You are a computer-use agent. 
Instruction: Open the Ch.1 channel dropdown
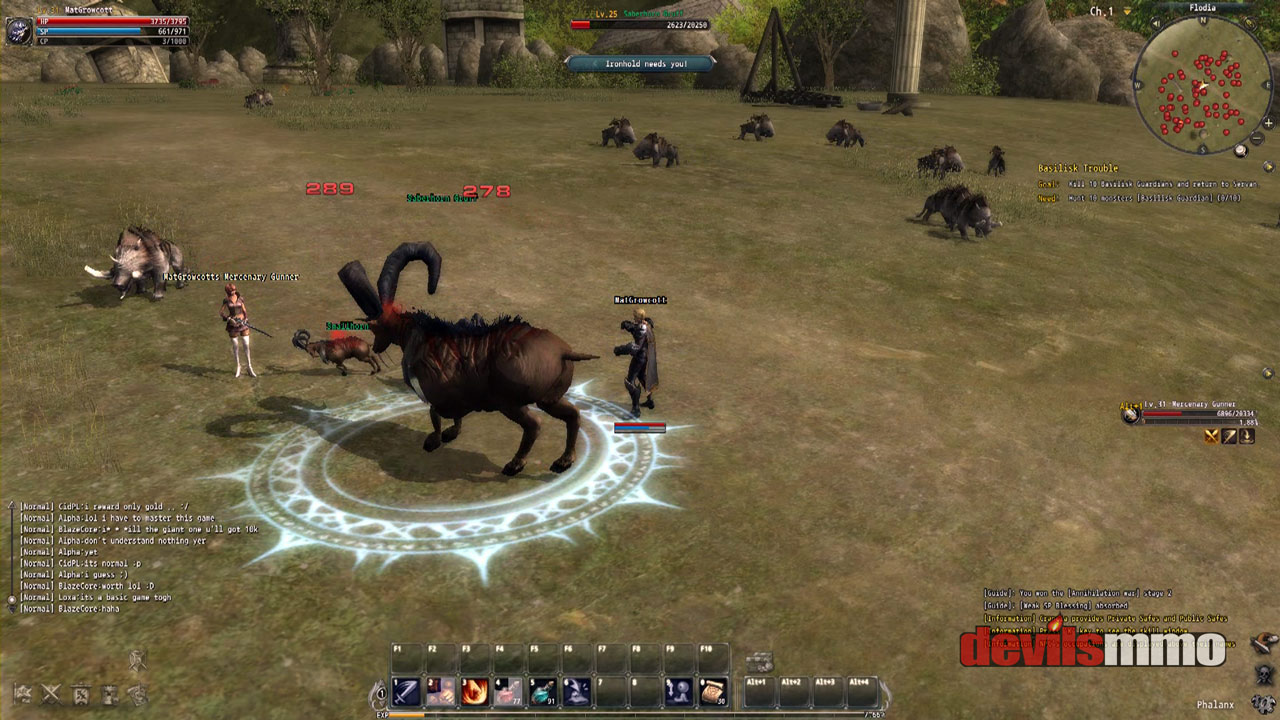coord(1127,11)
